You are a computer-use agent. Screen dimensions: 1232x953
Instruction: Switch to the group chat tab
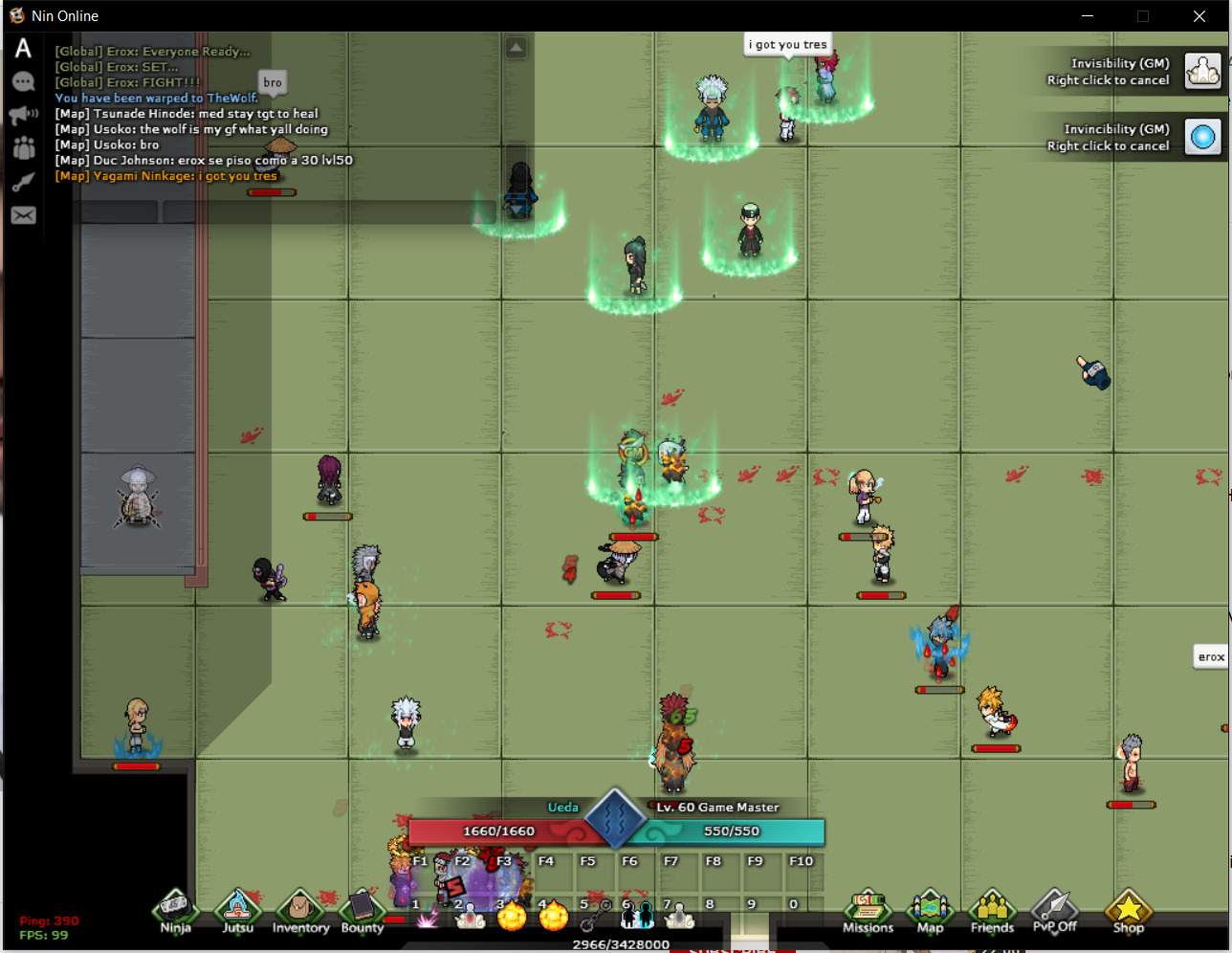pyautogui.click(x=23, y=148)
